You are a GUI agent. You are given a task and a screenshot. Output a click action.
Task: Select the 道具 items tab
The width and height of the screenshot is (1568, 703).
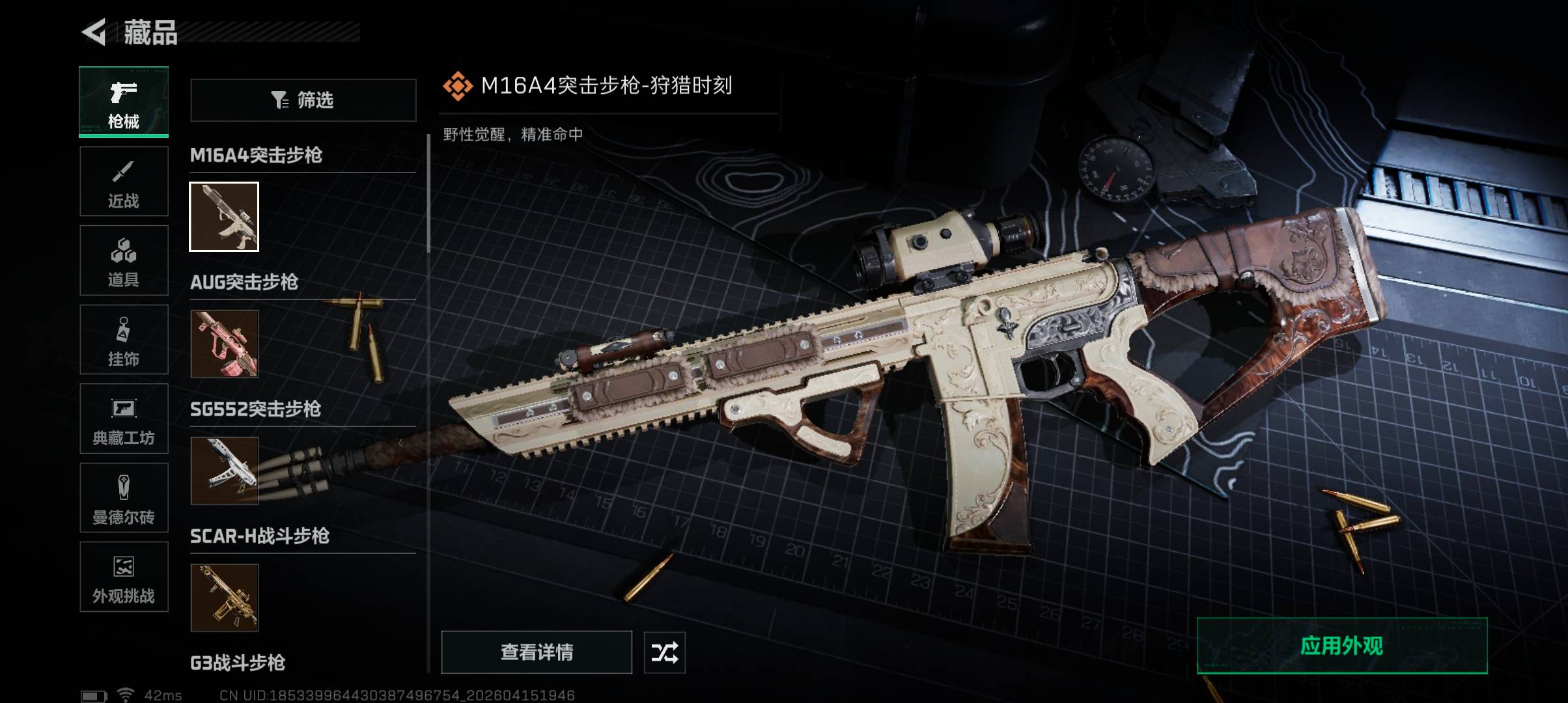point(124,260)
